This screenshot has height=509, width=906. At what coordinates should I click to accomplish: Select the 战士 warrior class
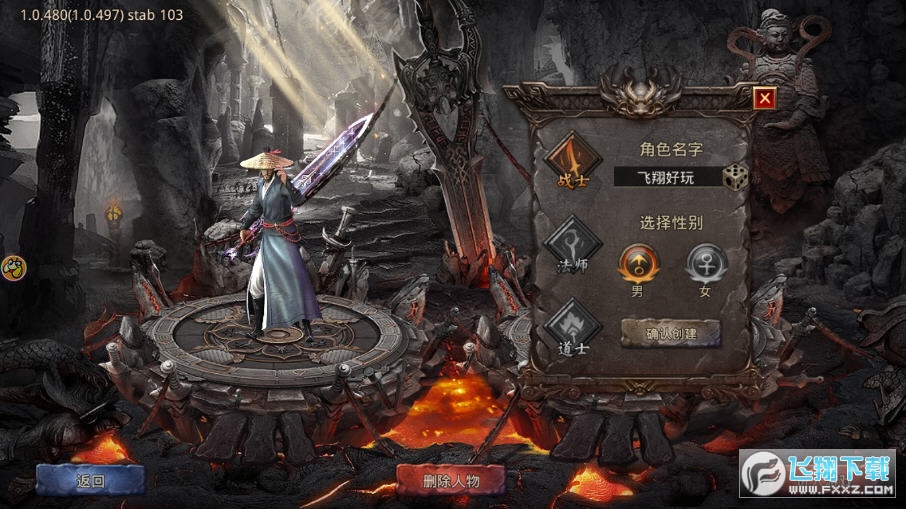[x=572, y=160]
